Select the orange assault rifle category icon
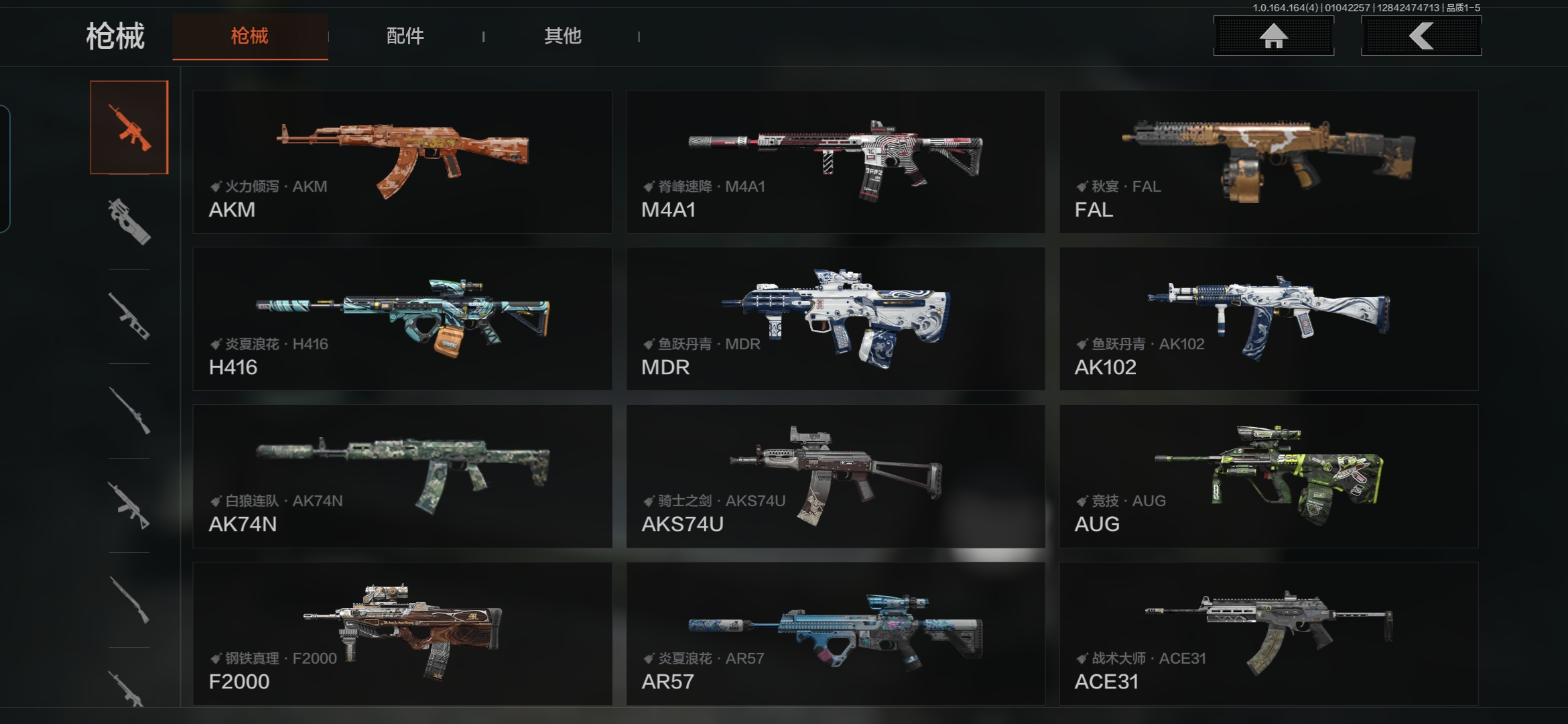The image size is (1568, 724). pos(129,127)
